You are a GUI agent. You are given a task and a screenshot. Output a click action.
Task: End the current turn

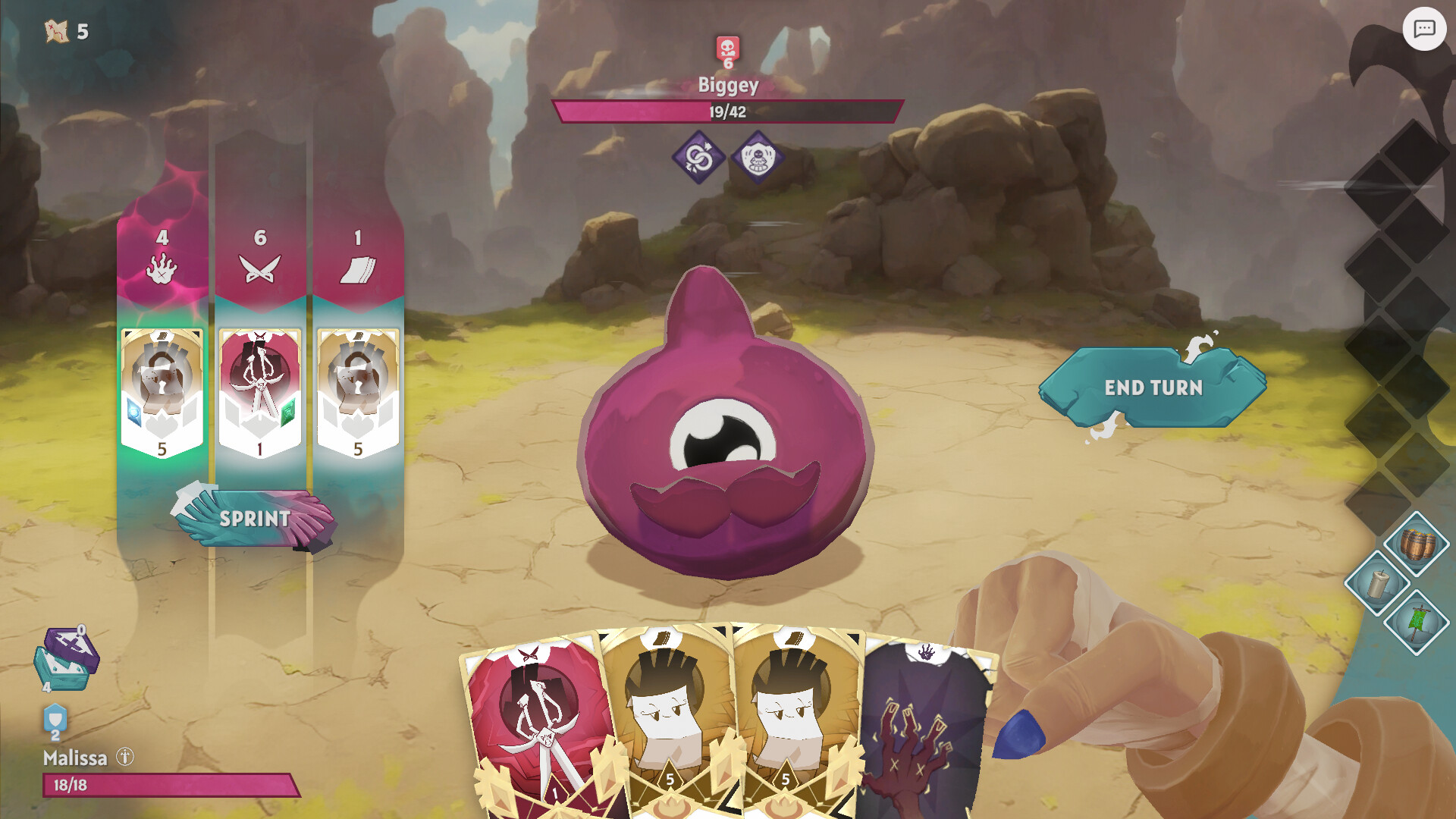1153,388
